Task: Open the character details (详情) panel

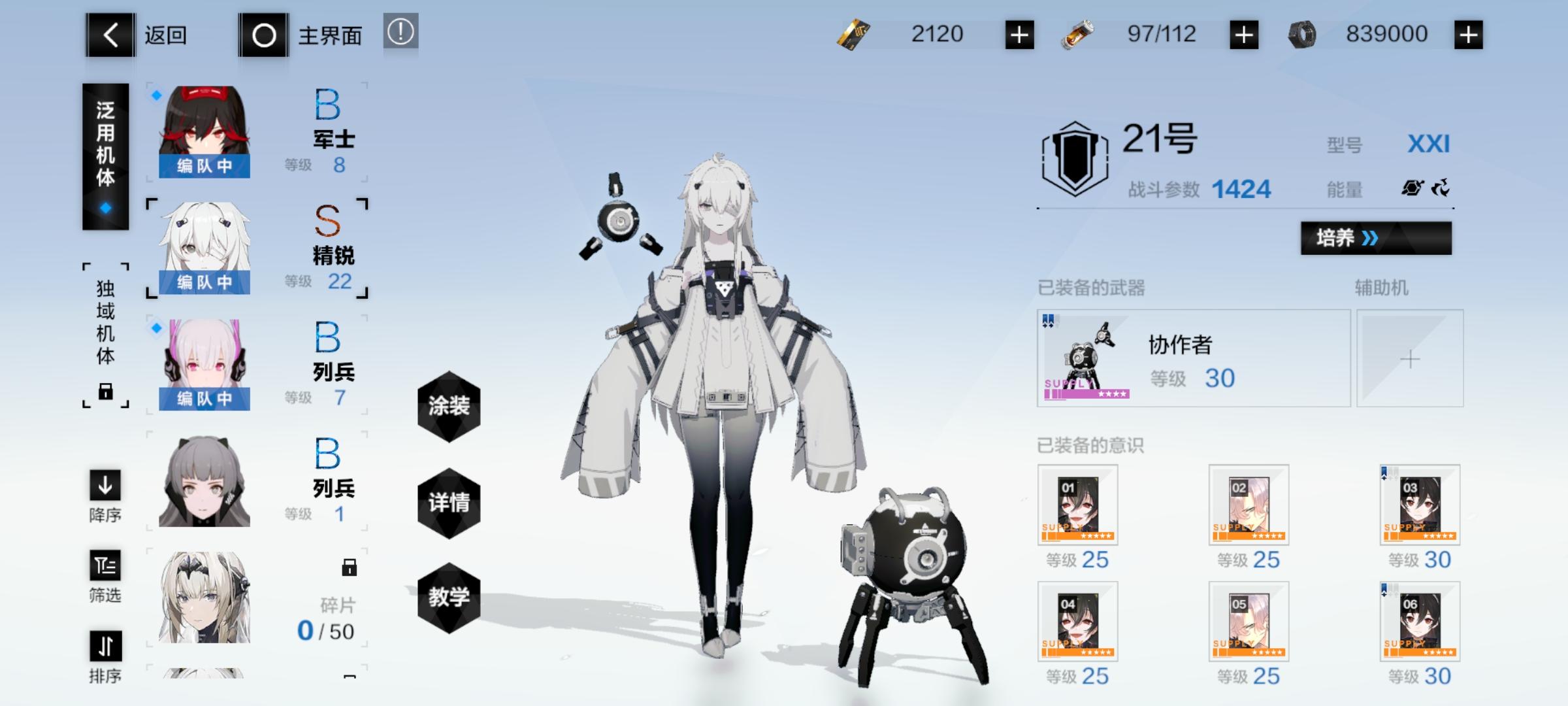Action: pos(448,502)
